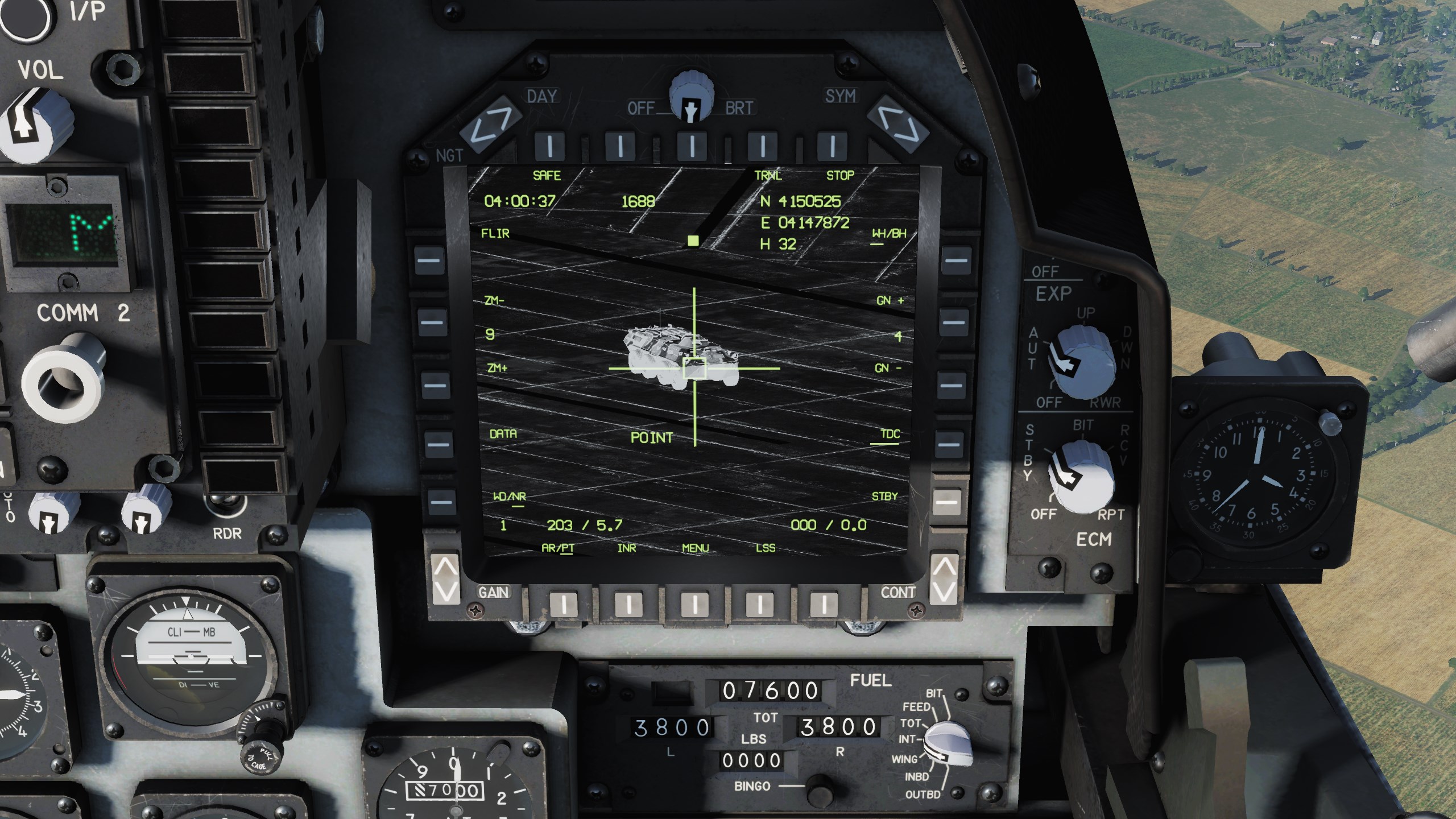Open the MENU page via its button

point(694,604)
